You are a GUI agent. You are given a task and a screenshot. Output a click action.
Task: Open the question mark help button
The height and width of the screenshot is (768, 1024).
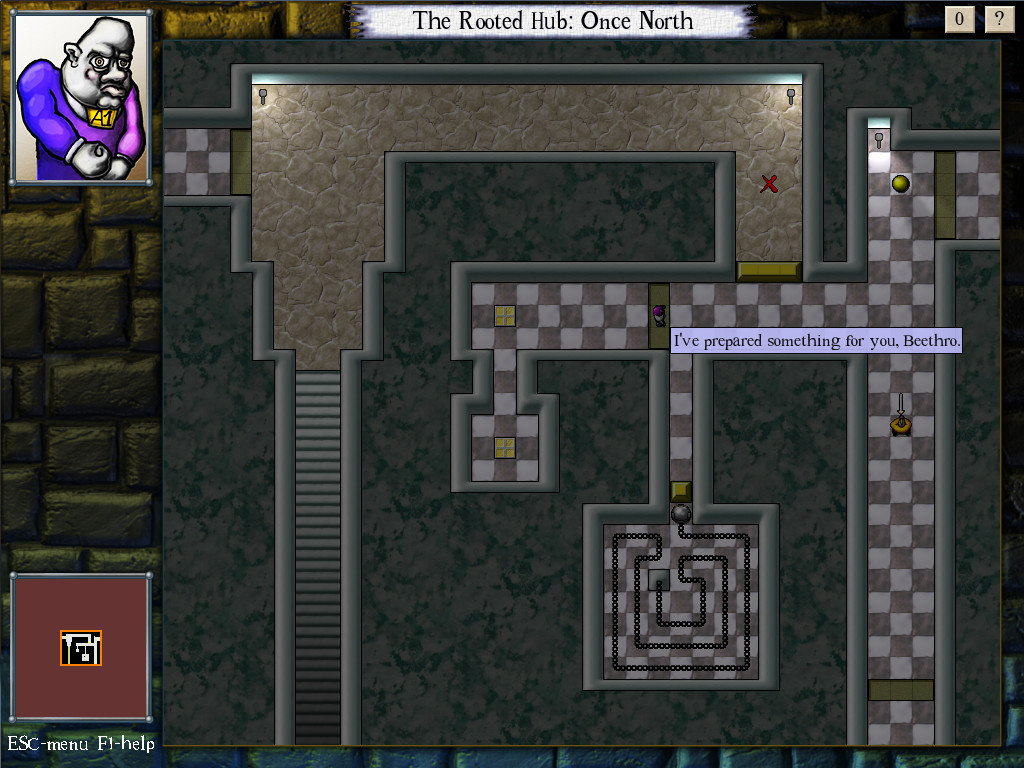(999, 19)
